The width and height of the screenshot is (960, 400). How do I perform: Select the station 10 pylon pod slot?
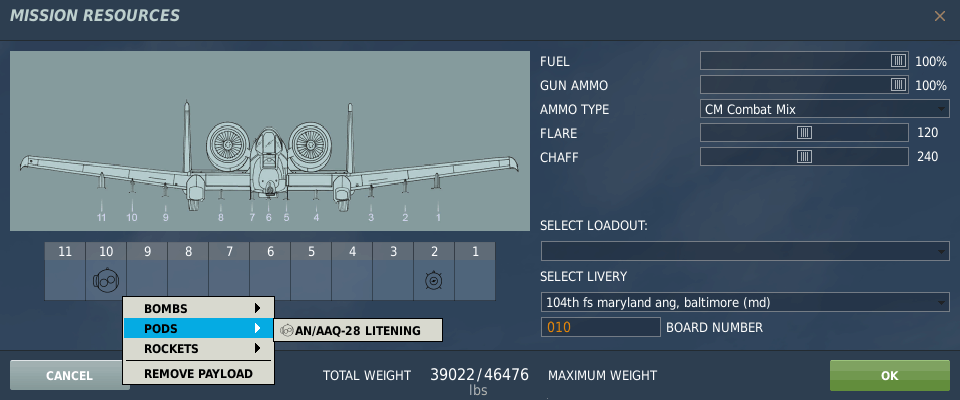(106, 281)
